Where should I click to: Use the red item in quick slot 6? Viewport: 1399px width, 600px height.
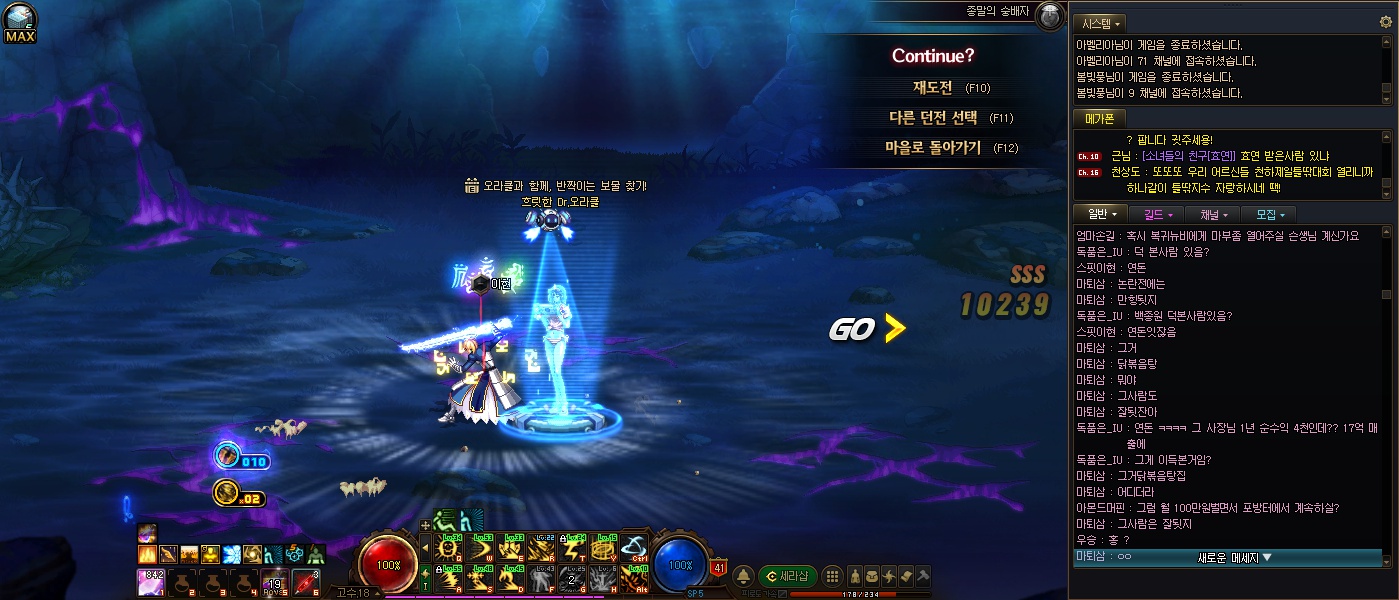(305, 581)
